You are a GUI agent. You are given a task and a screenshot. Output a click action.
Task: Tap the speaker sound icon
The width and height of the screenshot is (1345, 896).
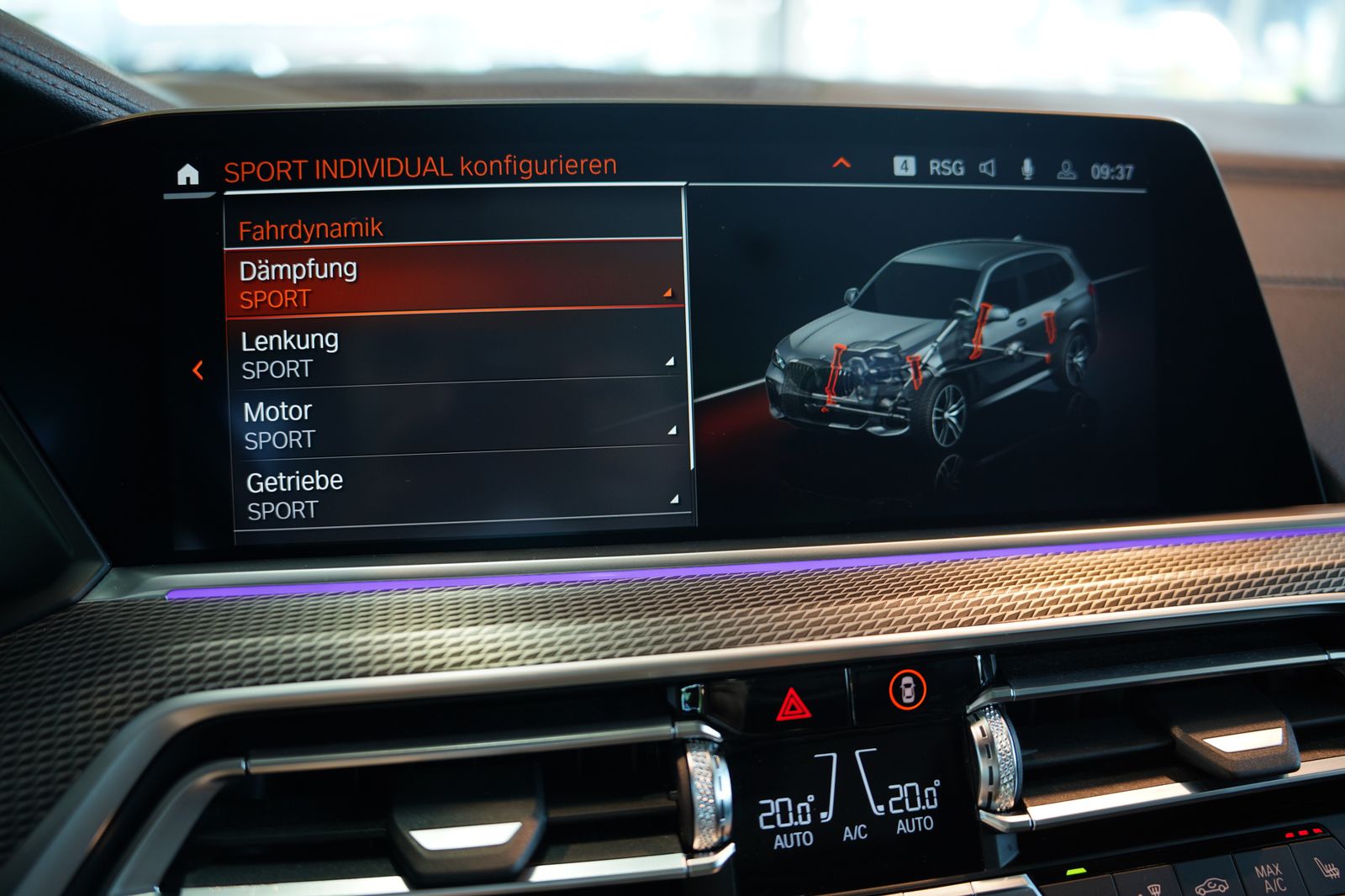pos(988,168)
